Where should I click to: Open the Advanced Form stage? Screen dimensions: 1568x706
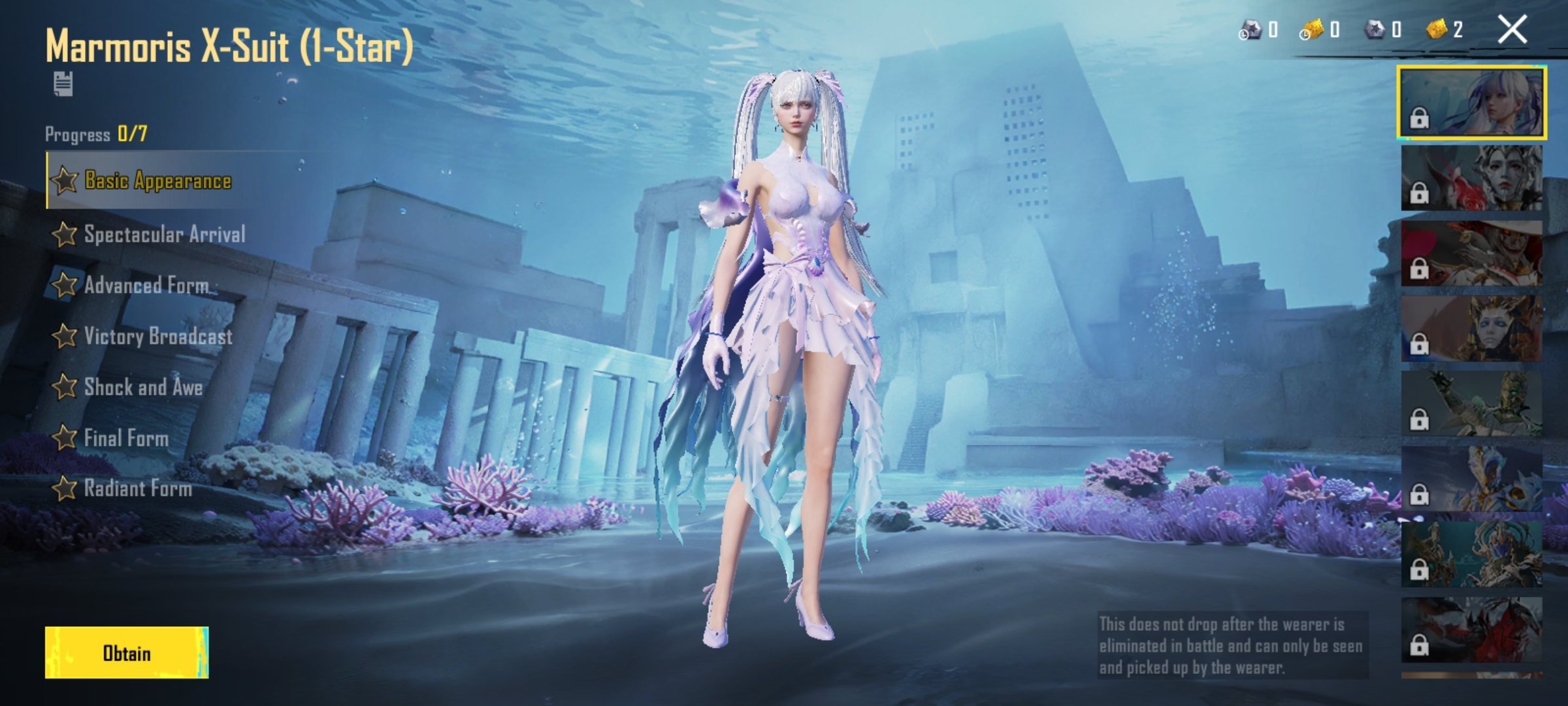point(146,285)
